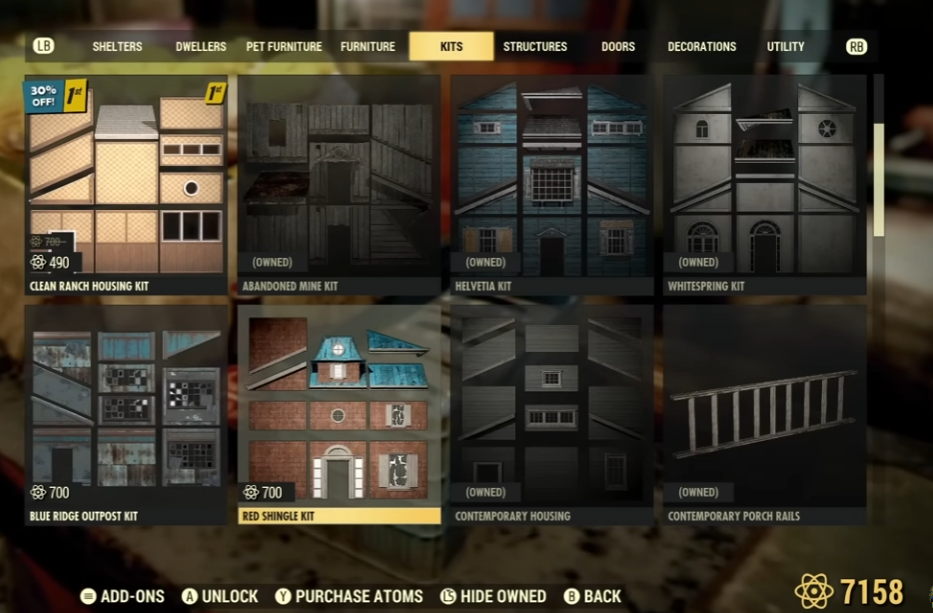Go to the Furniture tab
Image resolution: width=933 pixels, height=613 pixels.
[368, 46]
